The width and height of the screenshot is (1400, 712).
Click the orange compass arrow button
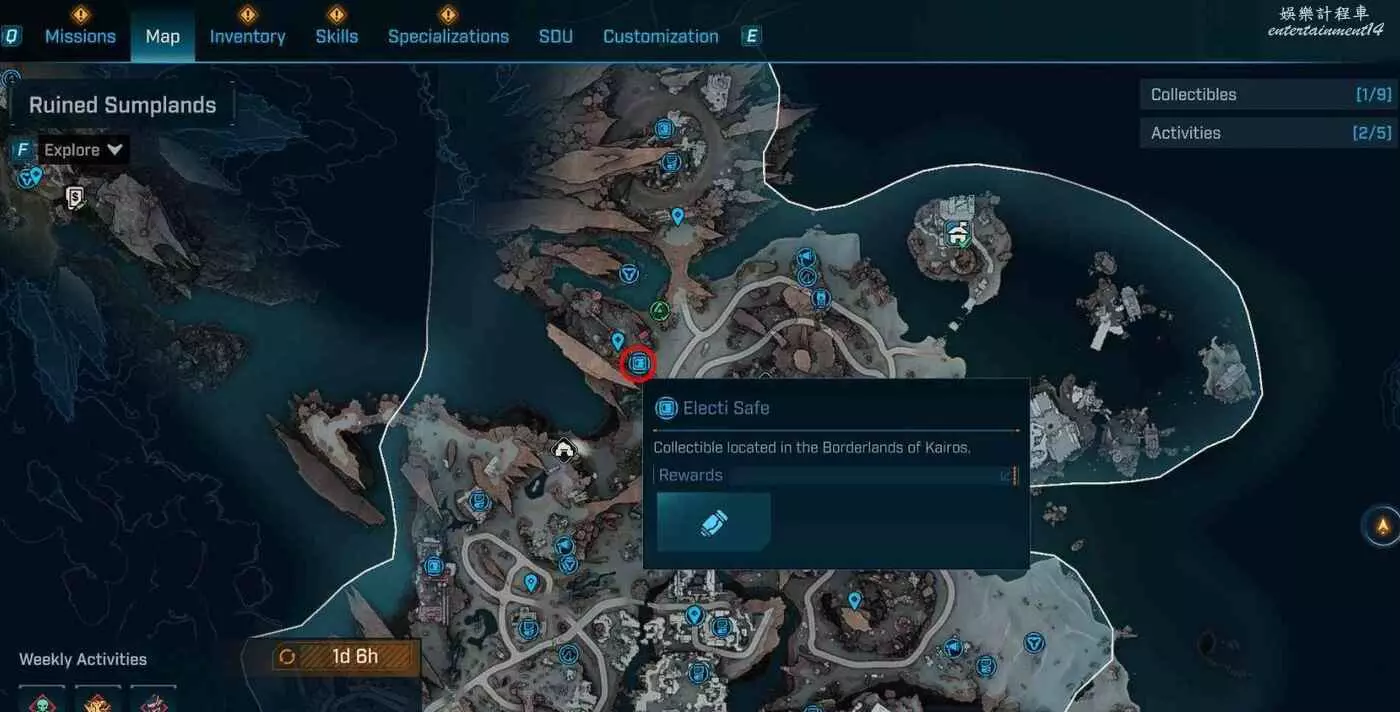[x=1383, y=525]
